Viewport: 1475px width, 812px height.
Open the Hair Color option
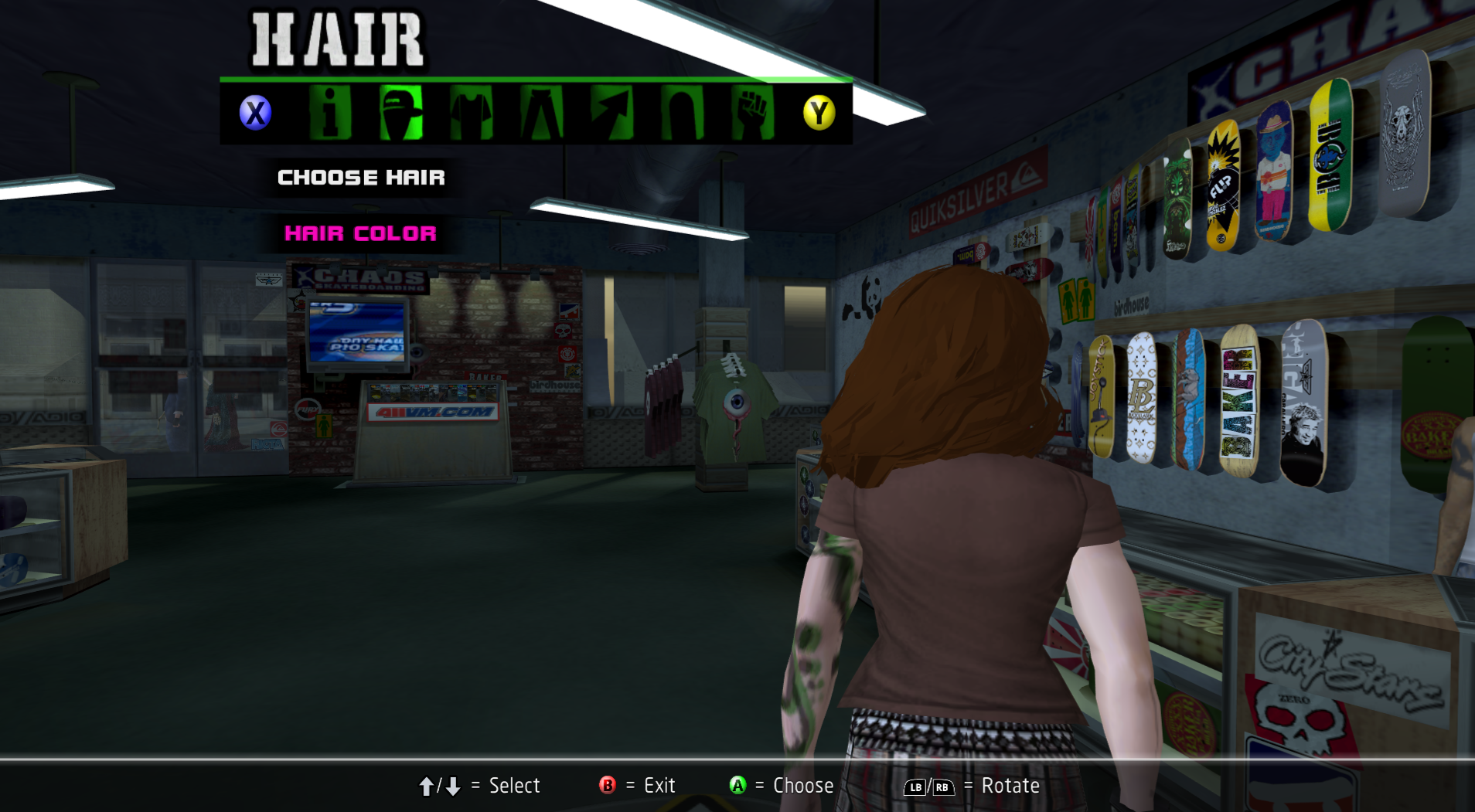pyautogui.click(x=360, y=233)
